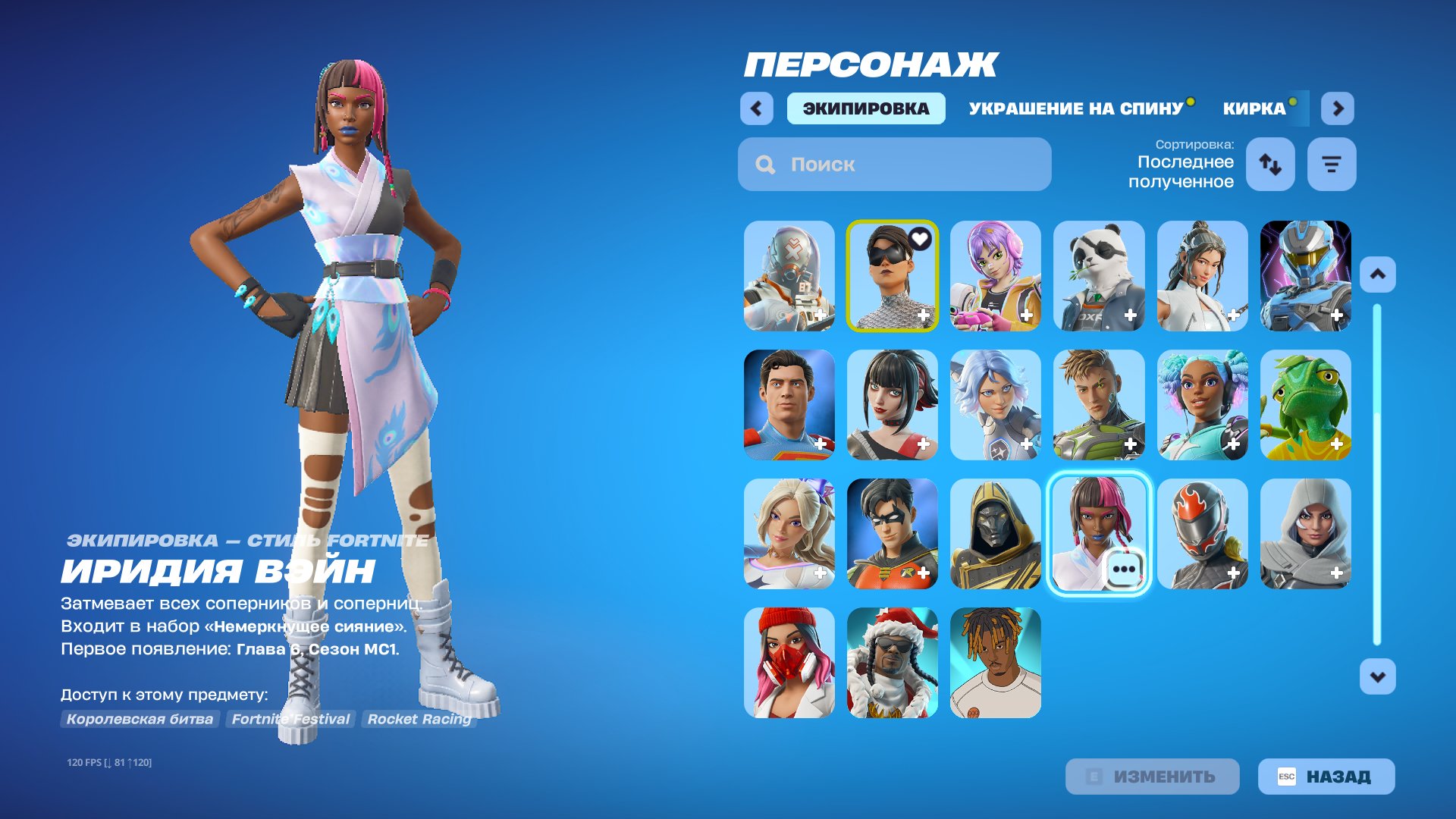Click the sort order arrows icon
This screenshot has width=1456, height=819.
coord(1270,164)
